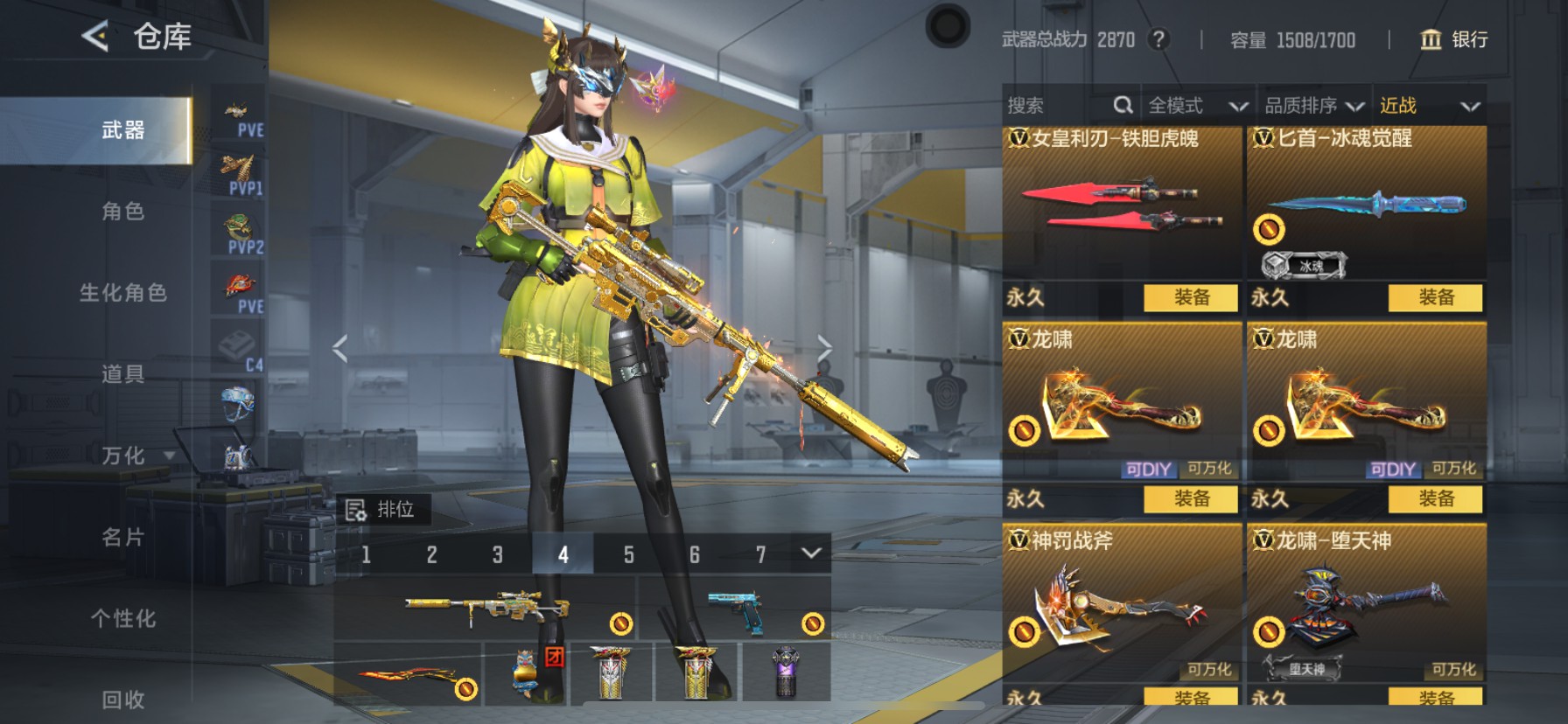
Task: Open the 全模式 mode dropdown
Action: pos(1197,106)
